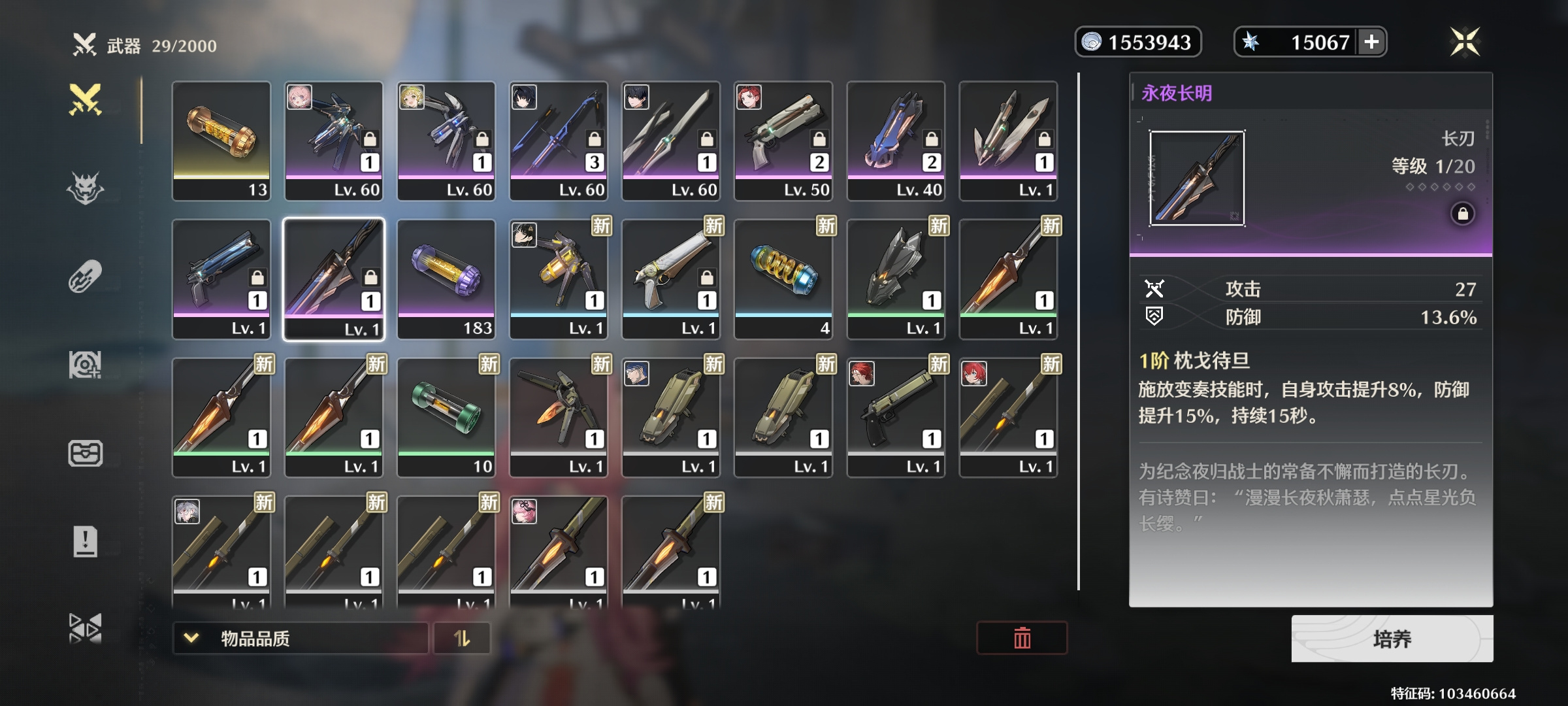The width and height of the screenshot is (1568, 706).
Task: Select the golden tube item with 13 count
Action: [221, 141]
